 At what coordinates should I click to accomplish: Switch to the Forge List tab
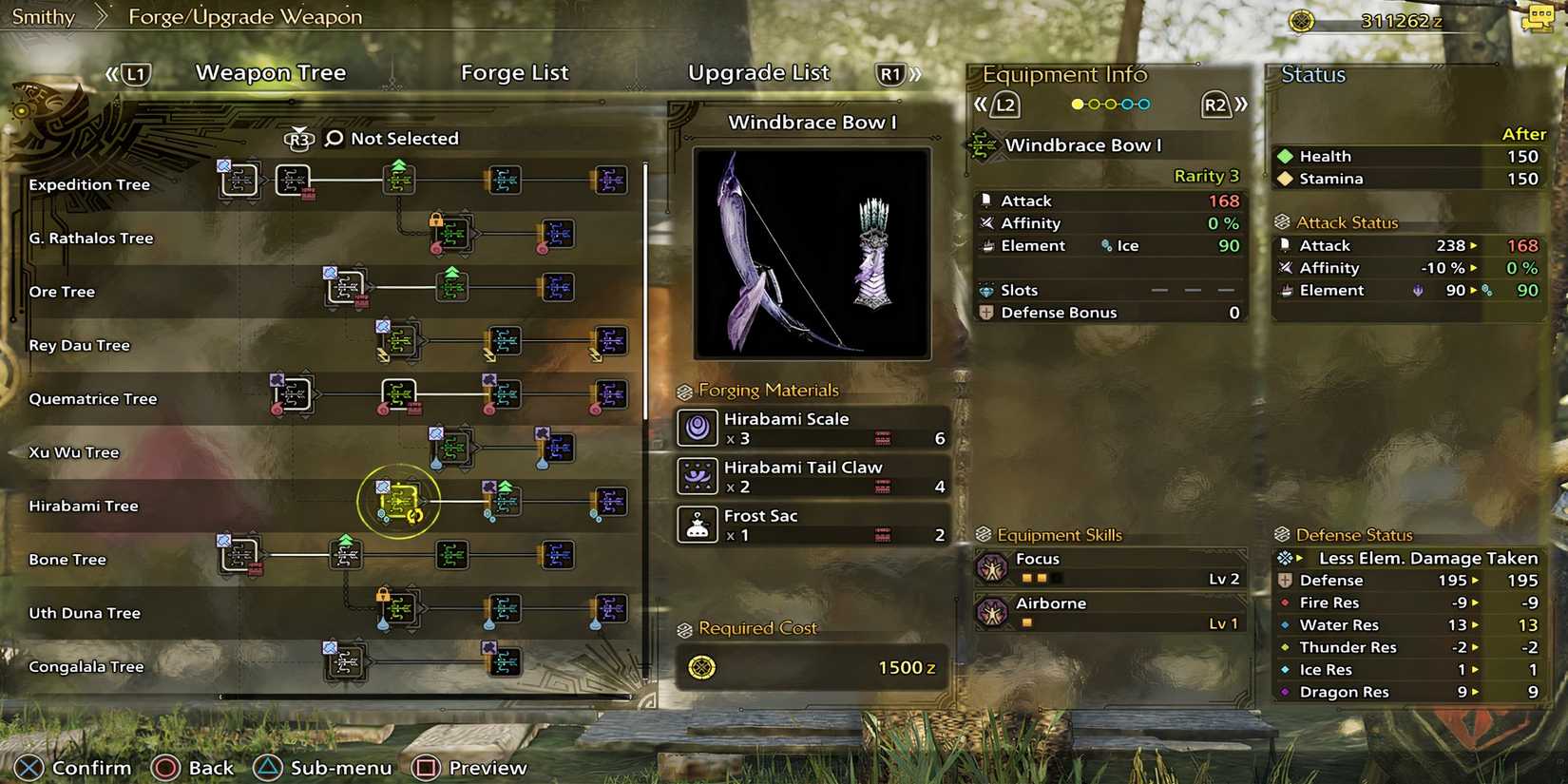pyautogui.click(x=514, y=72)
